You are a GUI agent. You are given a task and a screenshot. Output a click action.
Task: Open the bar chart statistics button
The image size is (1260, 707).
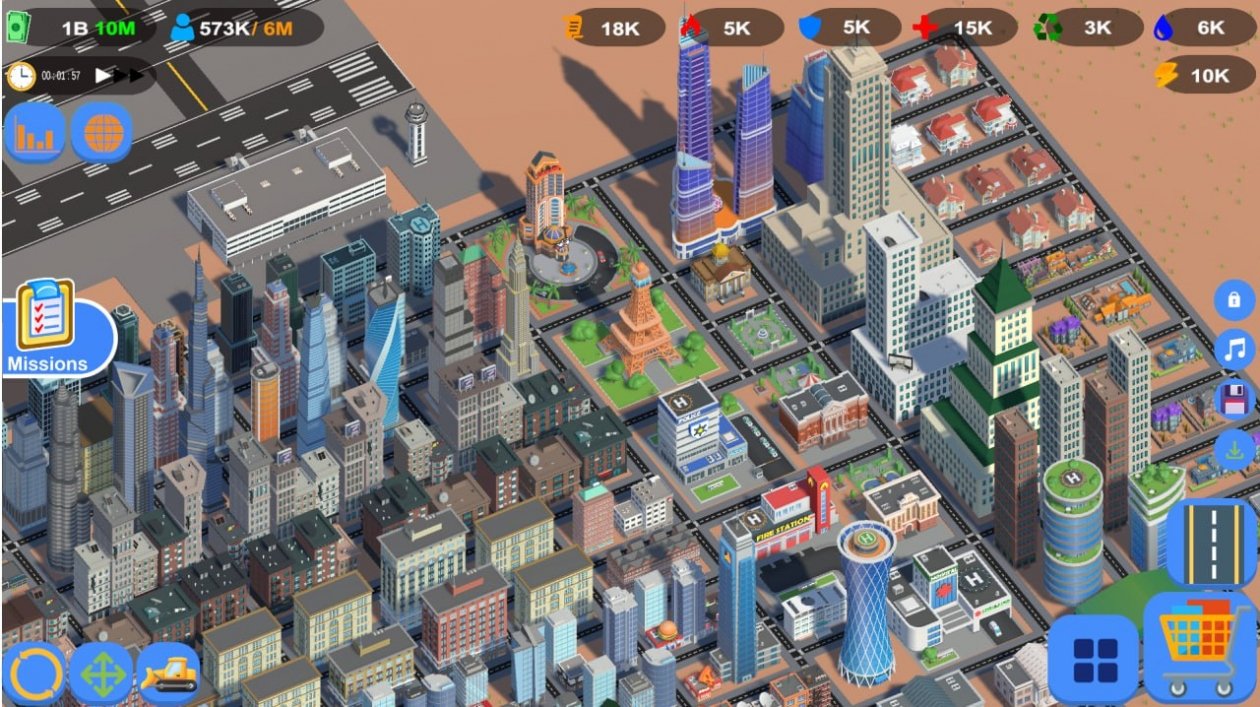click(36, 132)
